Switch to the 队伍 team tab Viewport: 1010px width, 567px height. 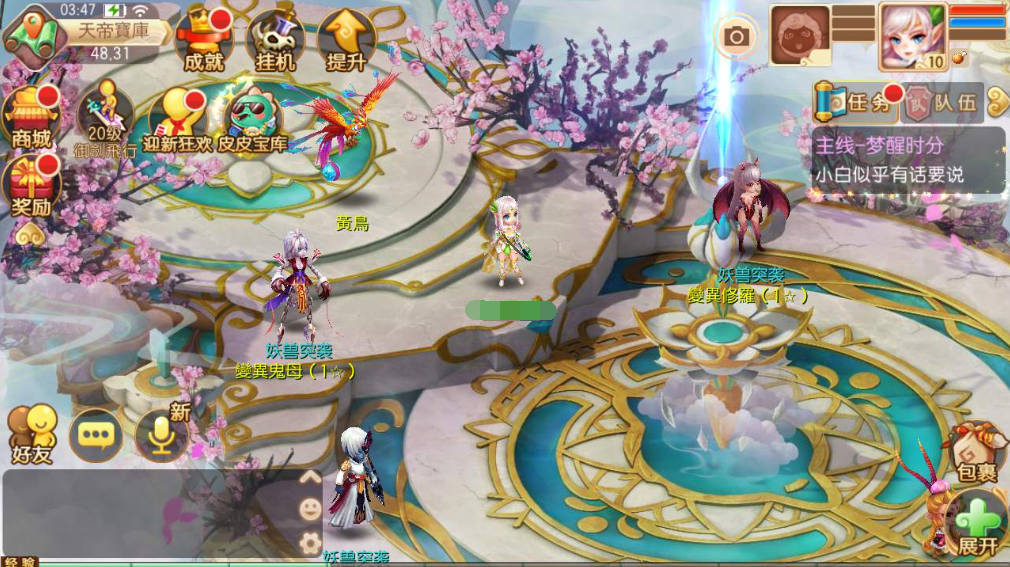point(942,101)
